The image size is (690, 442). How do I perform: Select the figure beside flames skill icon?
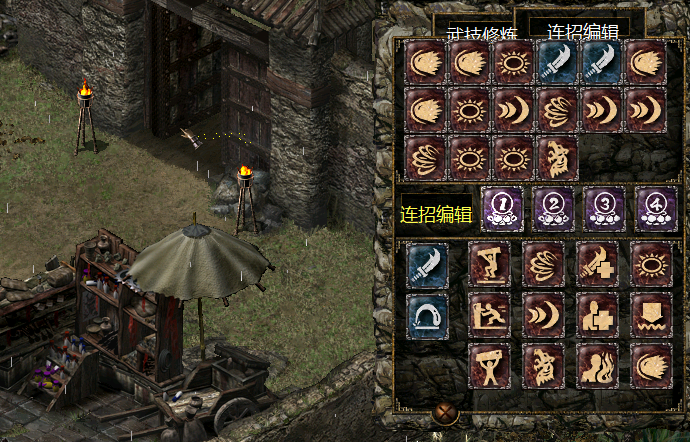[598, 365]
